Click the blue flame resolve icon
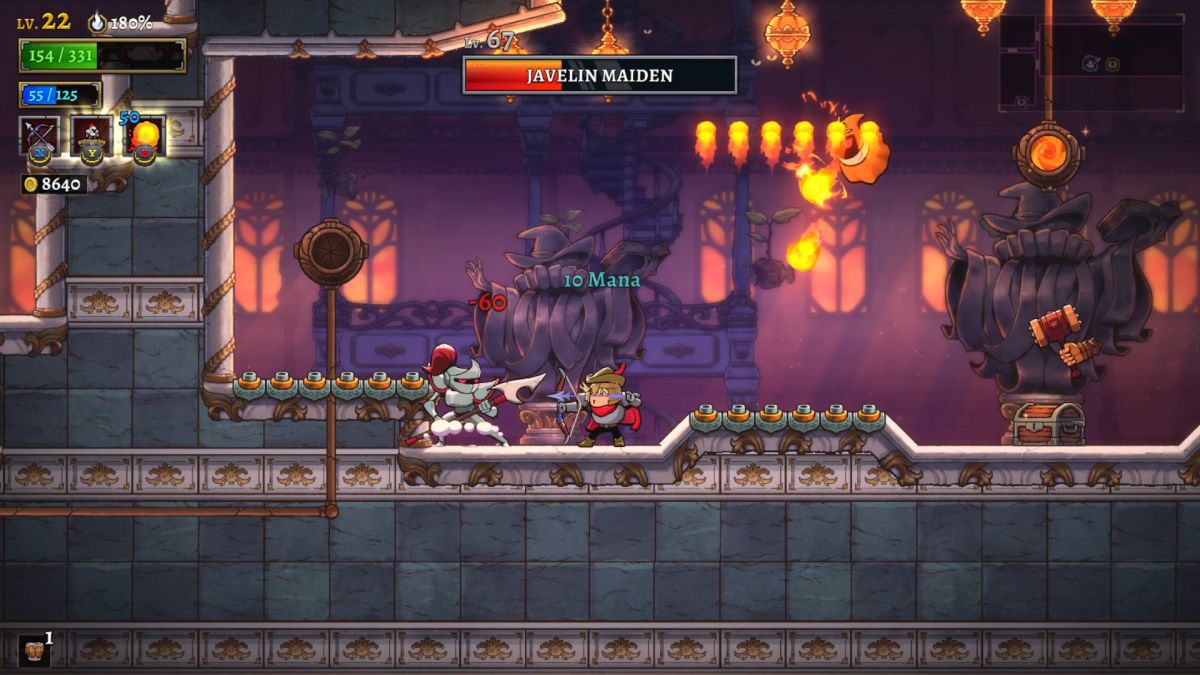Viewport: 1200px width, 675px height. pyautogui.click(x=97, y=22)
